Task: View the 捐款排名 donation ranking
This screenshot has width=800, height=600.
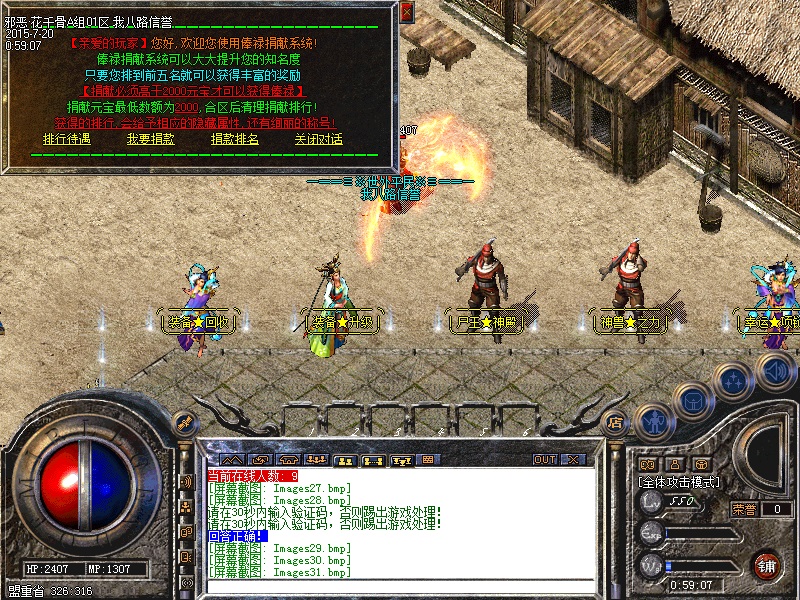Action: coord(234,140)
